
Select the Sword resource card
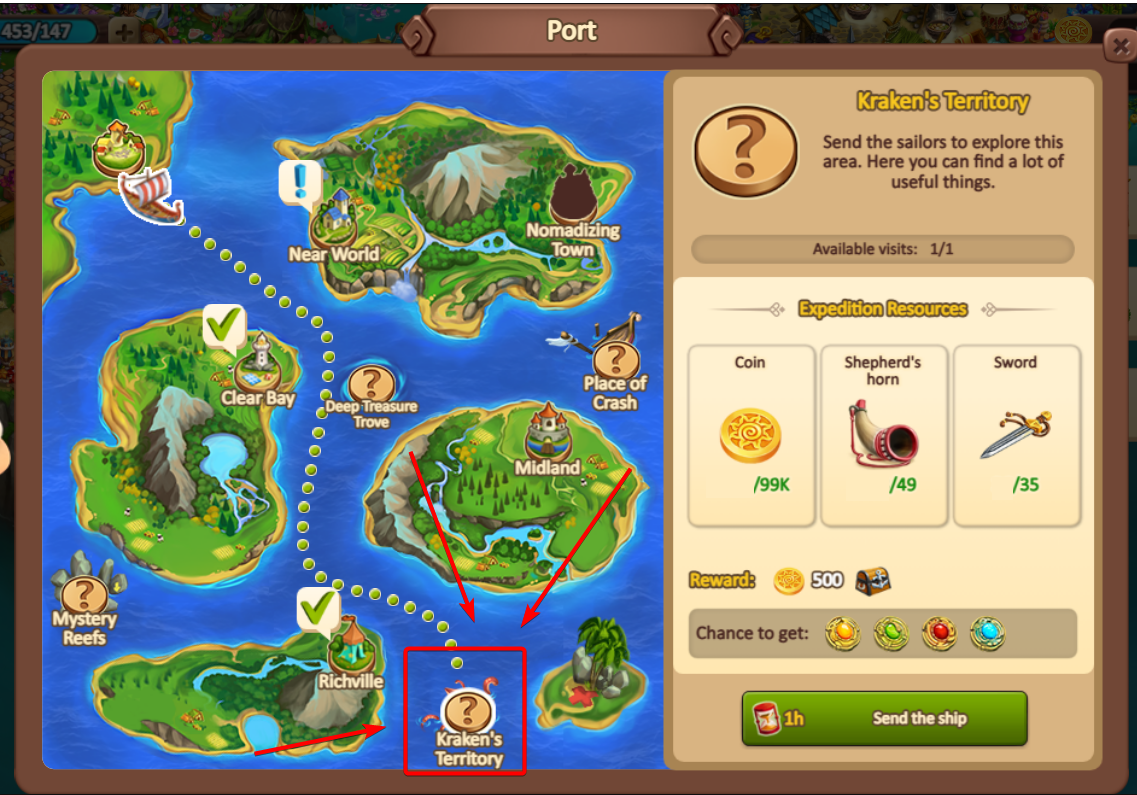pyautogui.click(x=1016, y=435)
